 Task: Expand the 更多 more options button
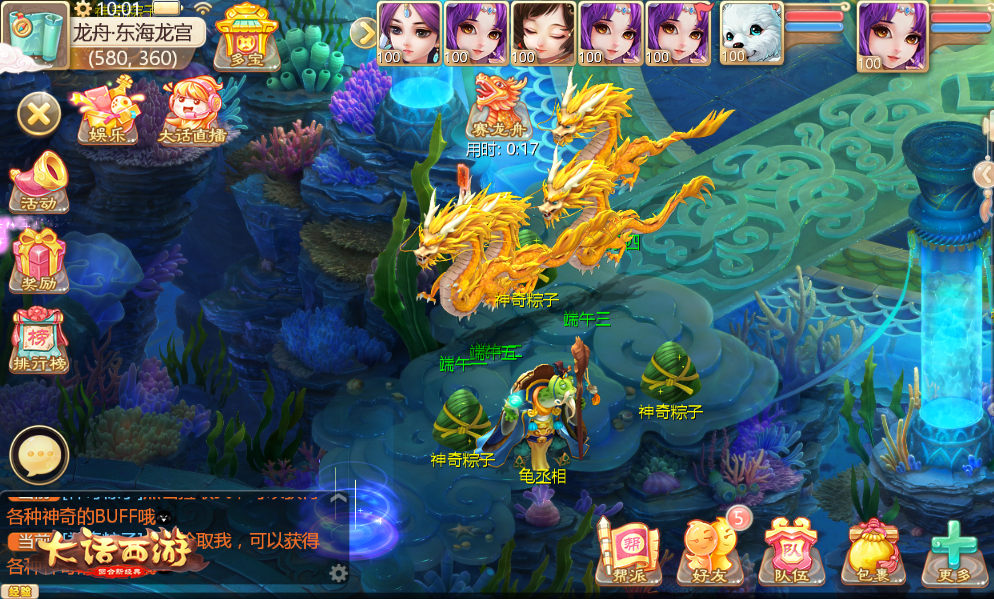(954, 550)
